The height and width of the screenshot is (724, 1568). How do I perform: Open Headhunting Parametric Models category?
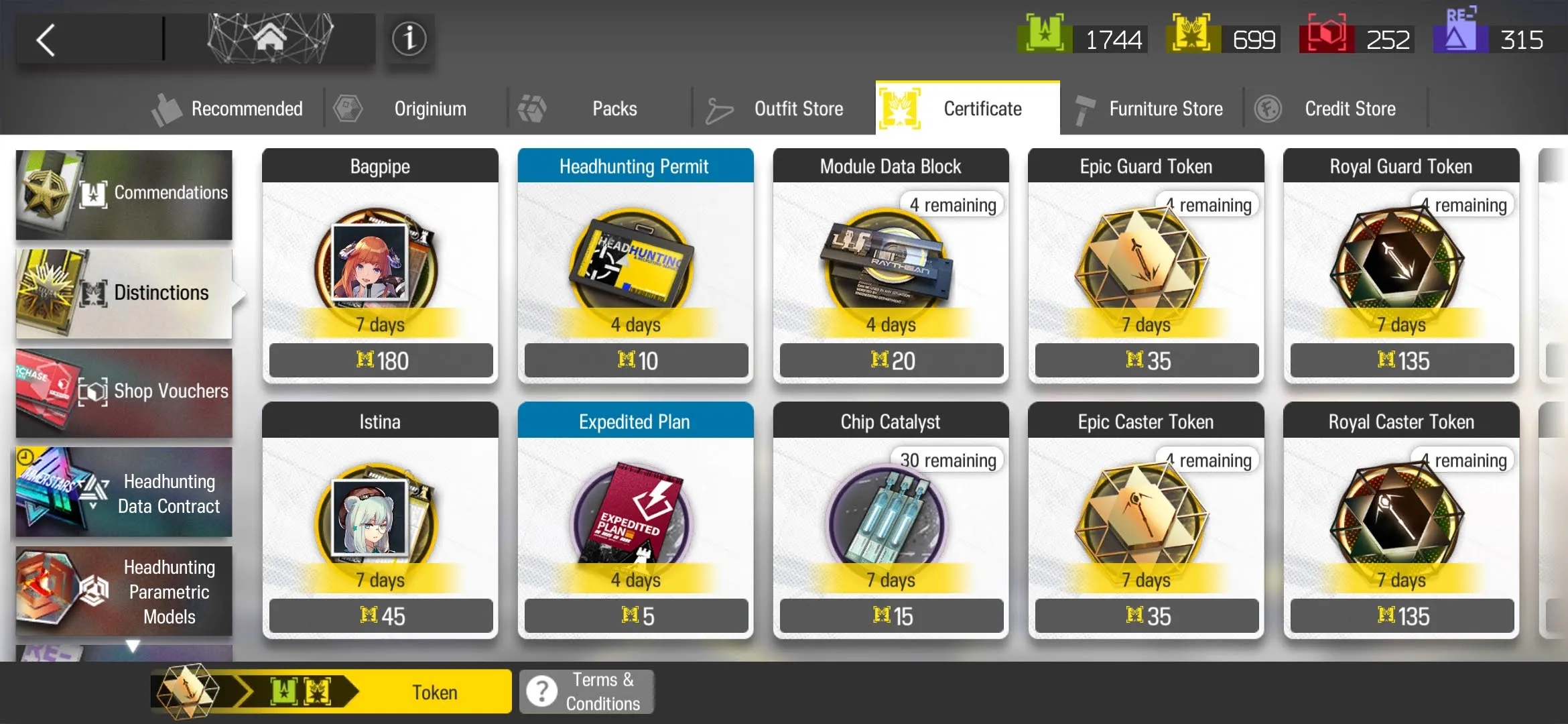tap(125, 591)
